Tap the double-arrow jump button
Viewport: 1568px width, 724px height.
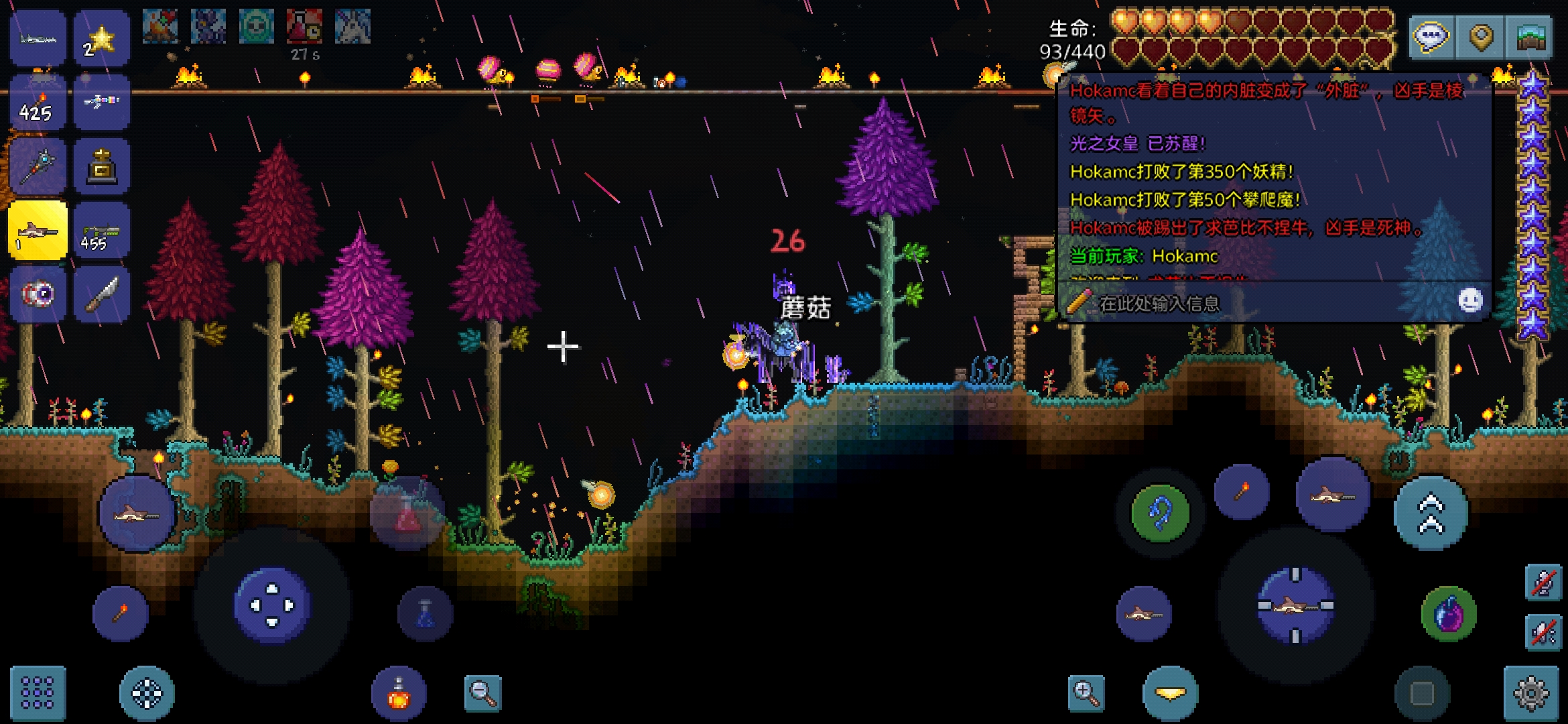click(1431, 514)
